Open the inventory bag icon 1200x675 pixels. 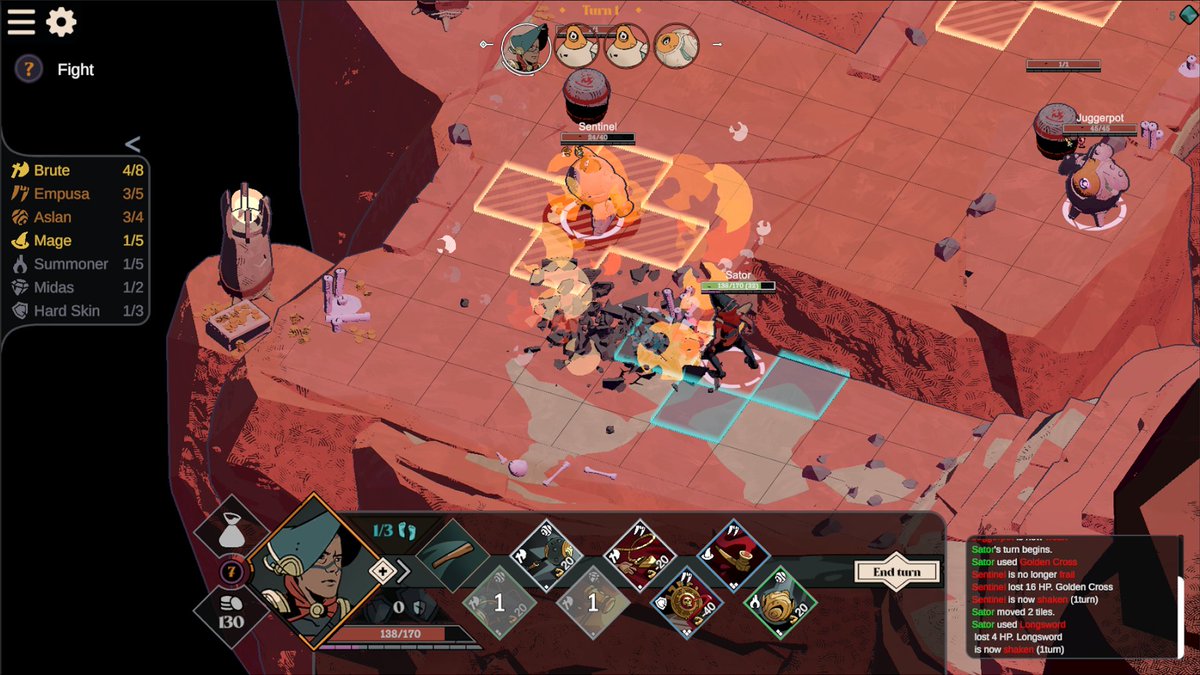coord(231,533)
